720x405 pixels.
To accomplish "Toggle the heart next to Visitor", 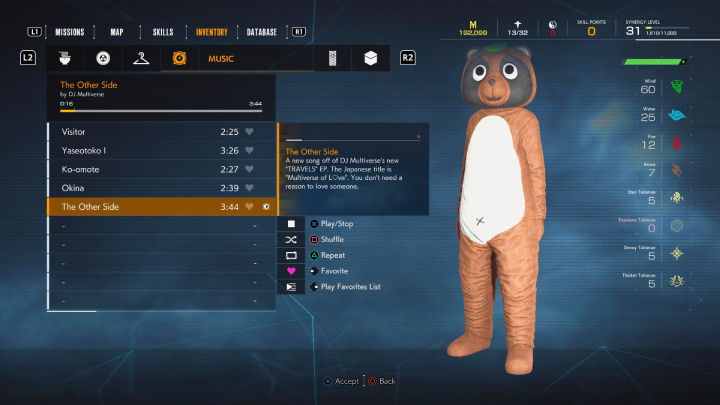I will pyautogui.click(x=251, y=132).
